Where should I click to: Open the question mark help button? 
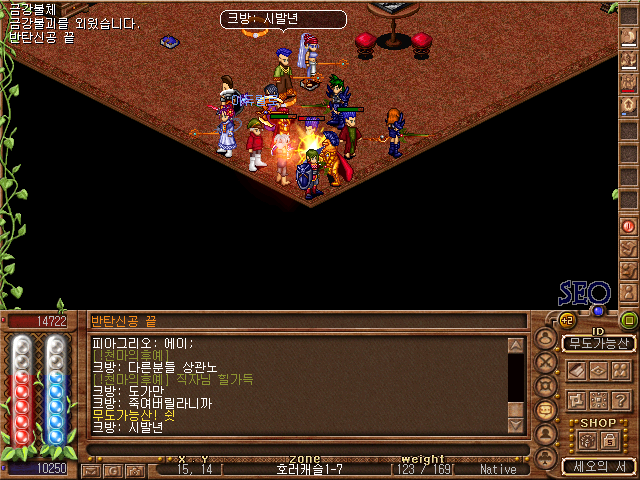(x=622, y=398)
